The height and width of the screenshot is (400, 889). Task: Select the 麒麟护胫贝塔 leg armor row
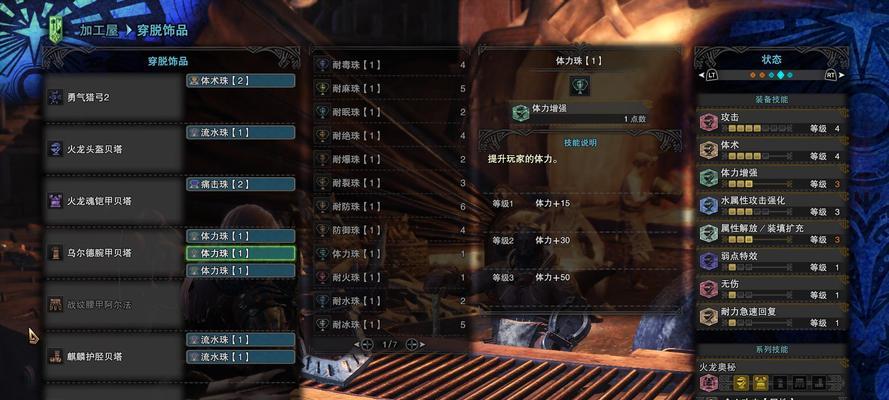(112, 355)
